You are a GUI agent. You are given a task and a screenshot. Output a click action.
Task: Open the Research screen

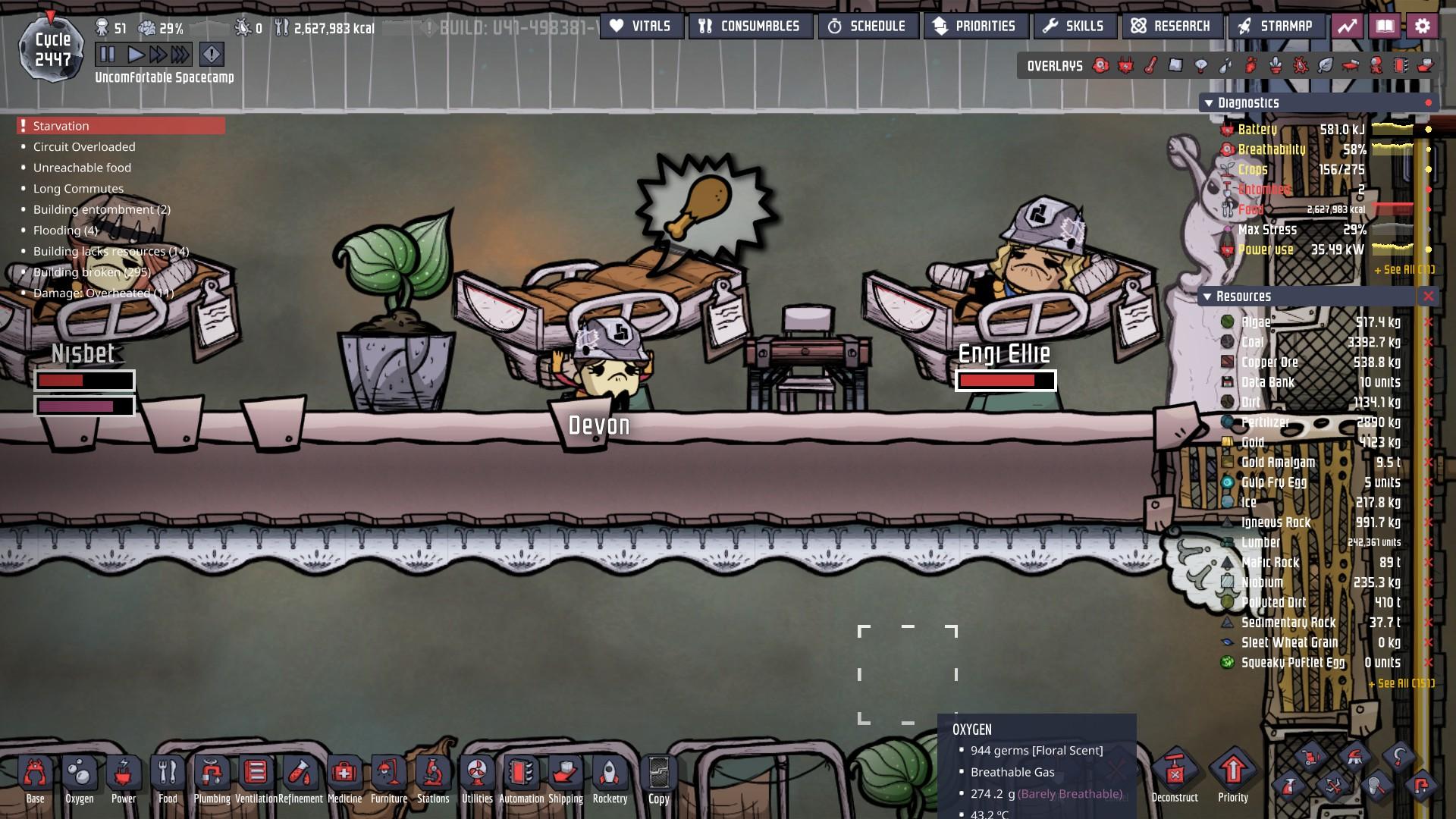[1172, 25]
